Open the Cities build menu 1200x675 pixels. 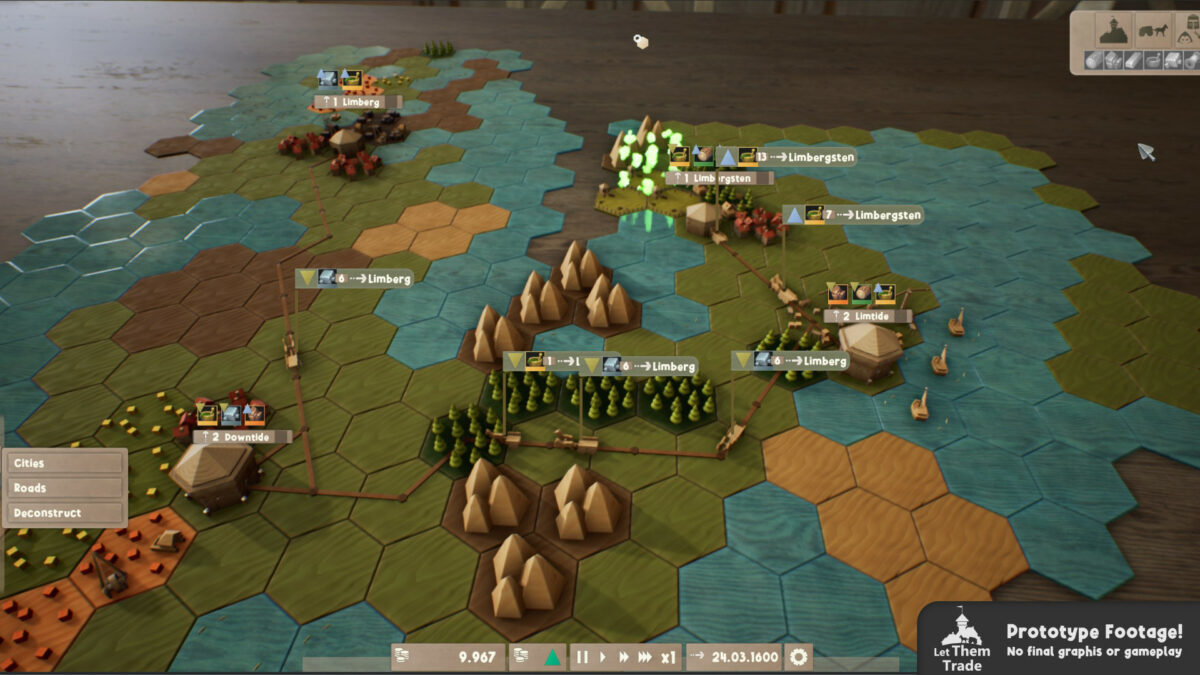point(64,463)
